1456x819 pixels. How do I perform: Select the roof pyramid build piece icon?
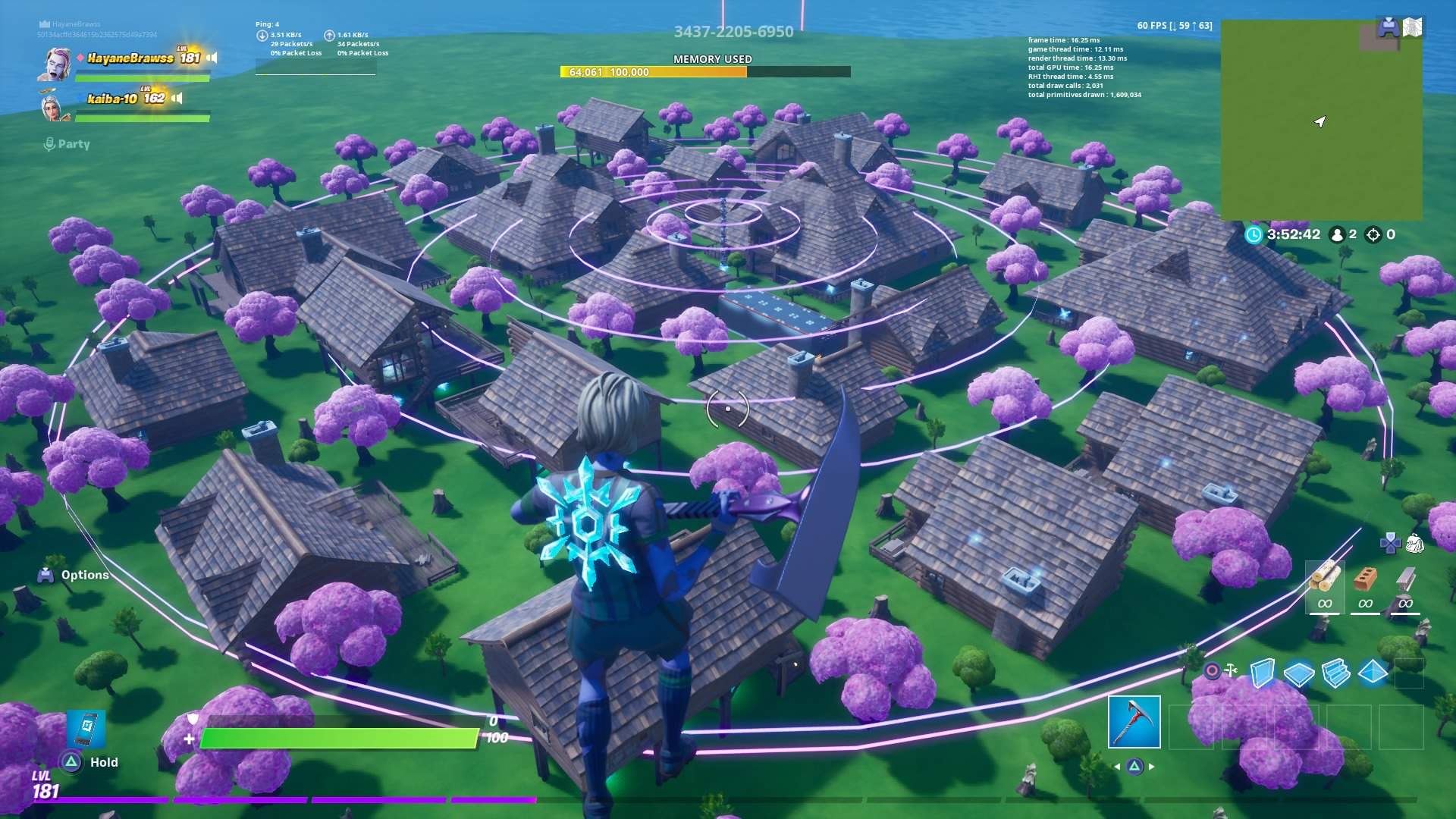1373,672
